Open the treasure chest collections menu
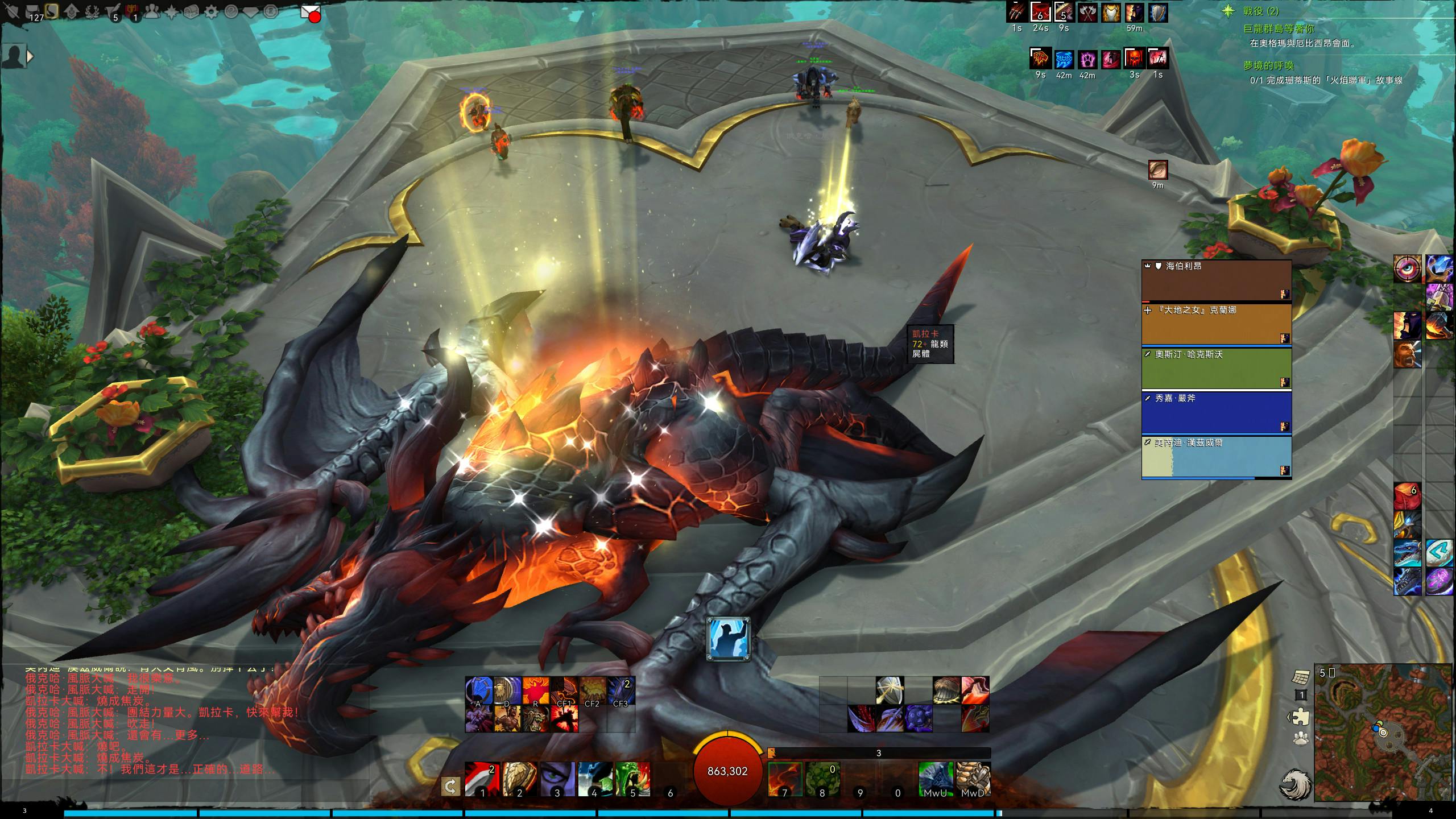1456x819 pixels. [x=191, y=11]
